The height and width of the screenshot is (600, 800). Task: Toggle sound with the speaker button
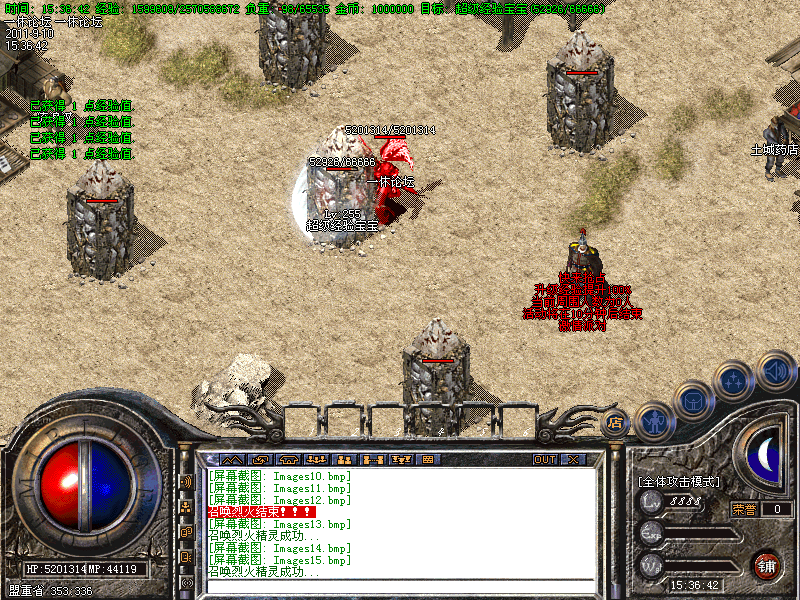pos(775,370)
